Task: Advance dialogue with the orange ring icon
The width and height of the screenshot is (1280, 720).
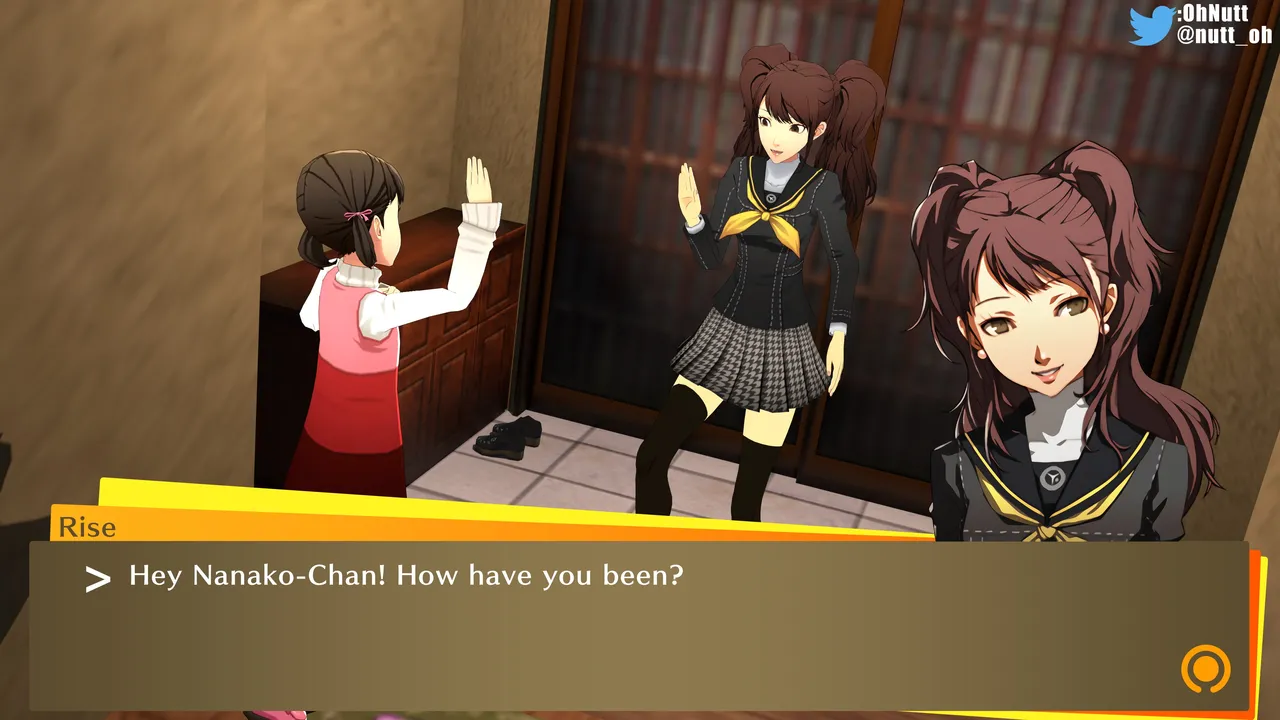Action: 1205,668
